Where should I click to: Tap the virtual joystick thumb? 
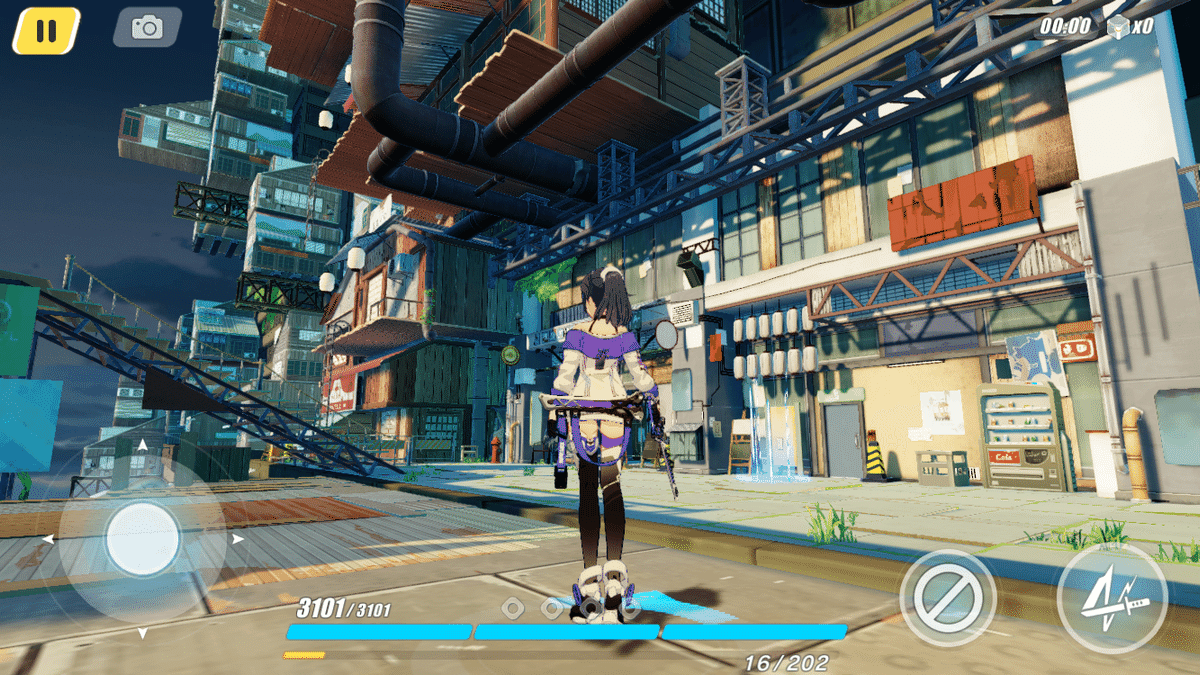143,539
